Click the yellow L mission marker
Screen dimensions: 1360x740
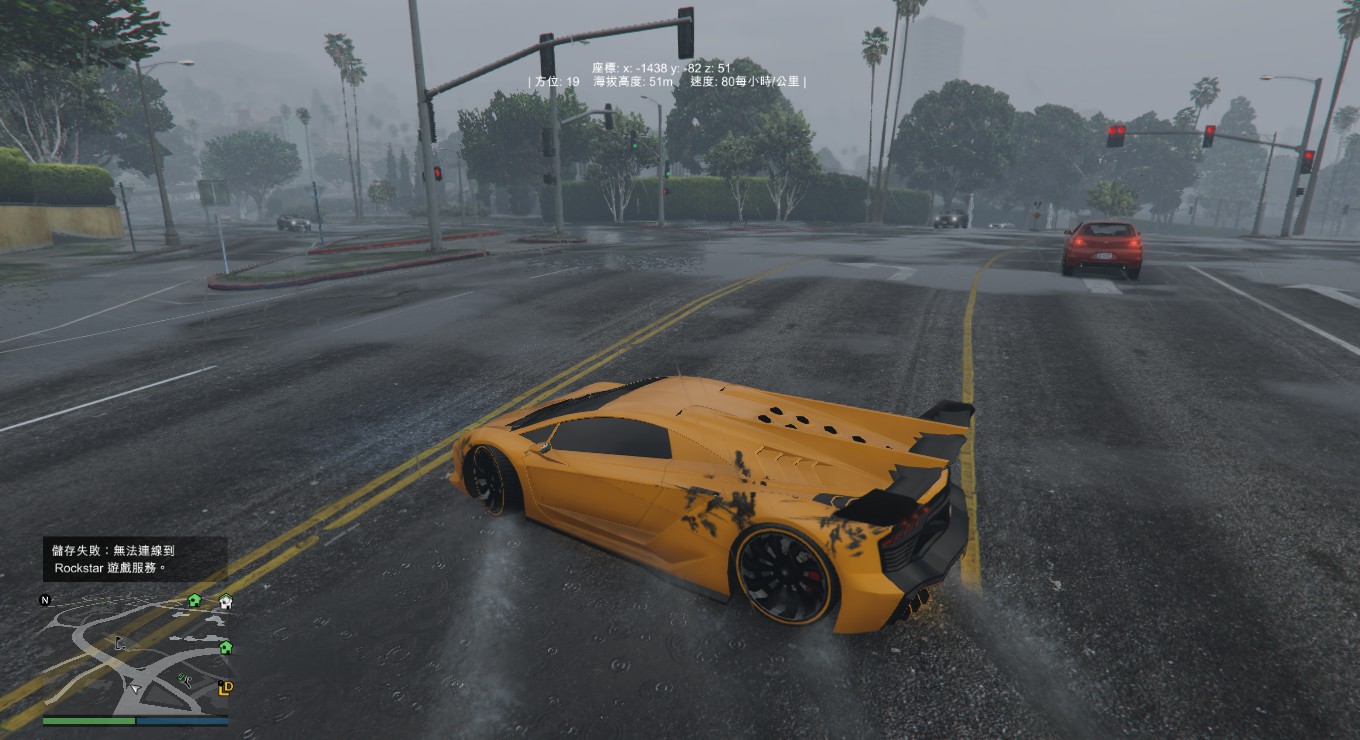[x=225, y=687]
